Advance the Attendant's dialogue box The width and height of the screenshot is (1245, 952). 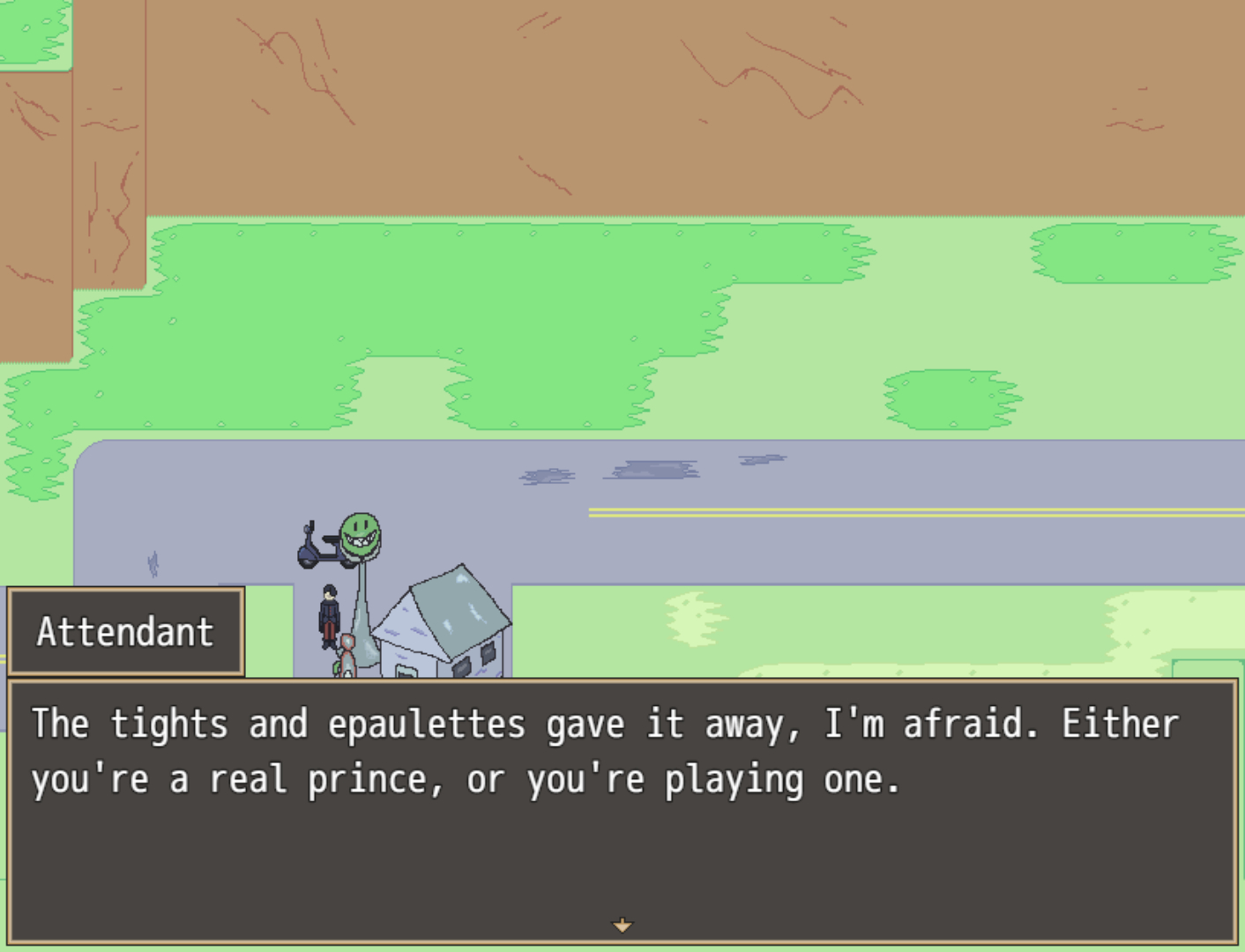[x=622, y=811]
